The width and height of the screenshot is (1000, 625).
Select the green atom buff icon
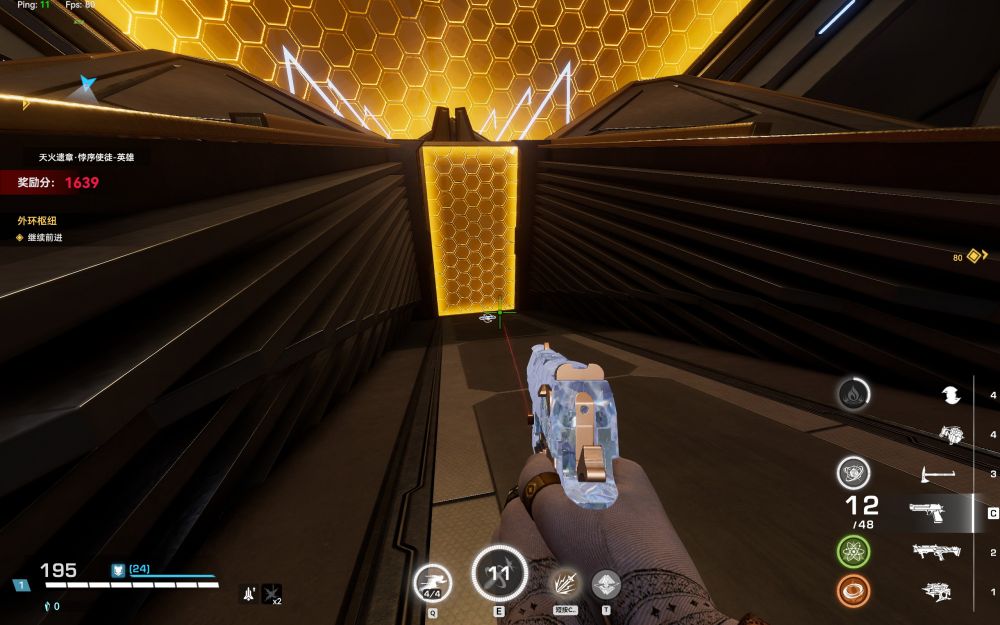[x=852, y=551]
